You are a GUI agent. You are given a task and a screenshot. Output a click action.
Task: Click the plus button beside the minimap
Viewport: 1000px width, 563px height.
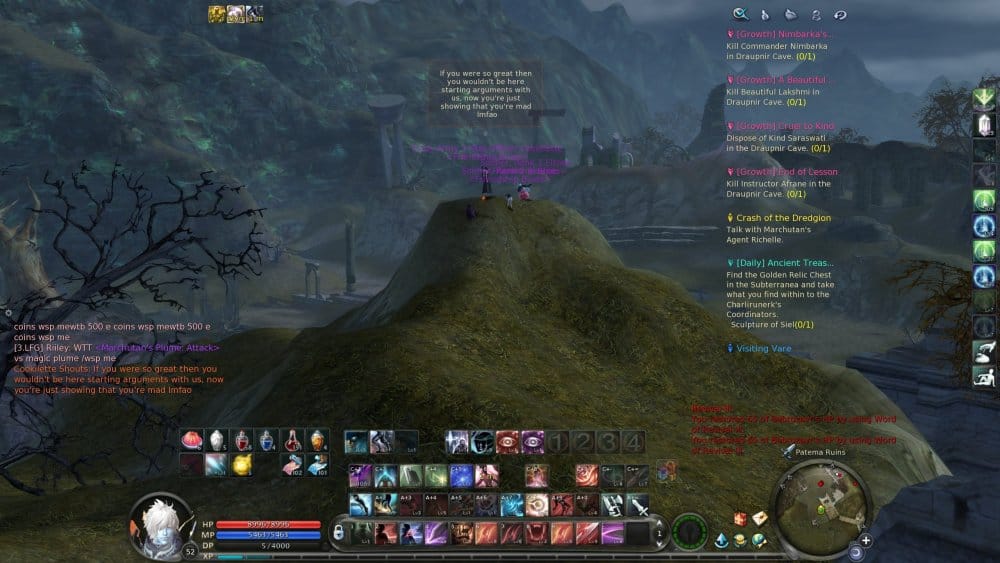click(x=865, y=540)
